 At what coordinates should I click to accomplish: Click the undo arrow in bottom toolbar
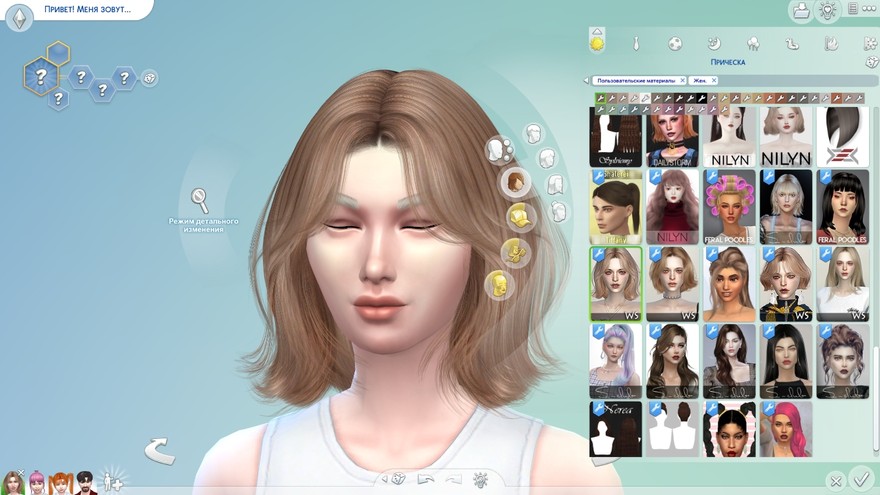[423, 479]
